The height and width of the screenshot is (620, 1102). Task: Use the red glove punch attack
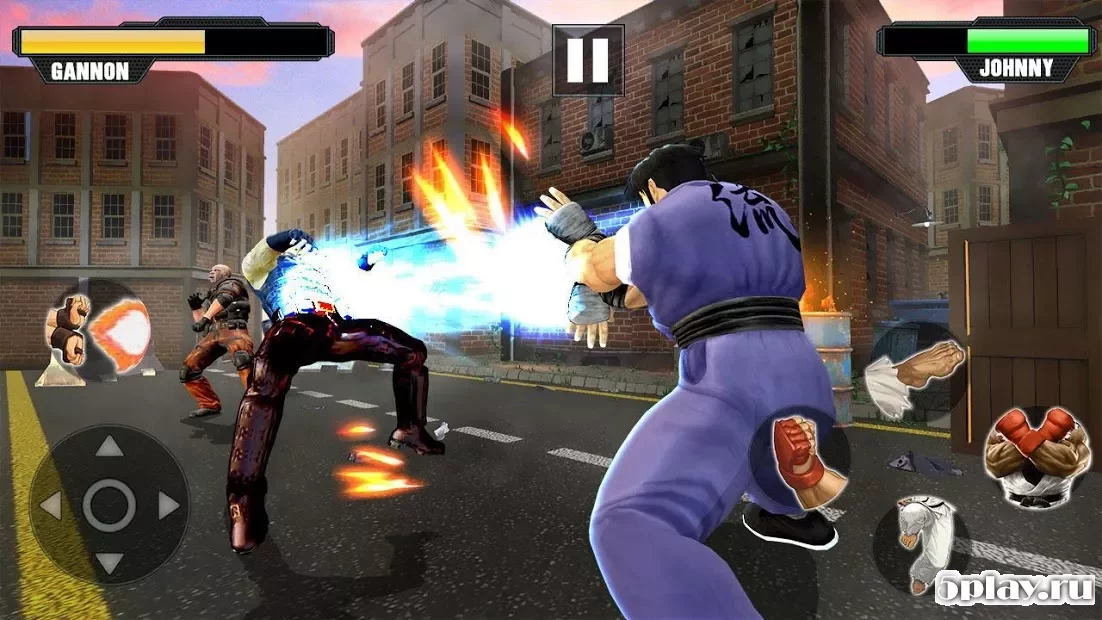800,460
